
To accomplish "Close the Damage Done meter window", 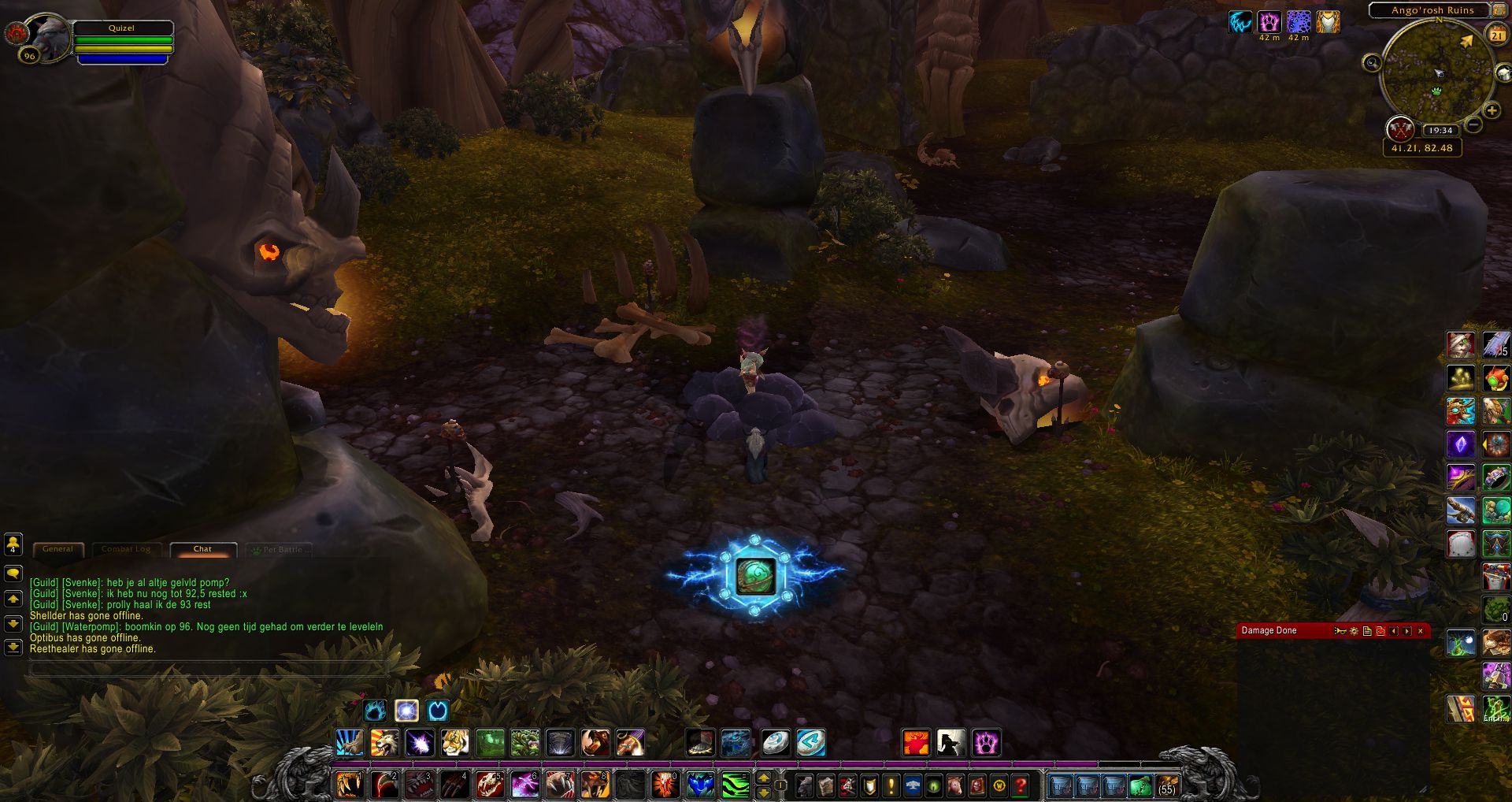I will pos(1421,631).
